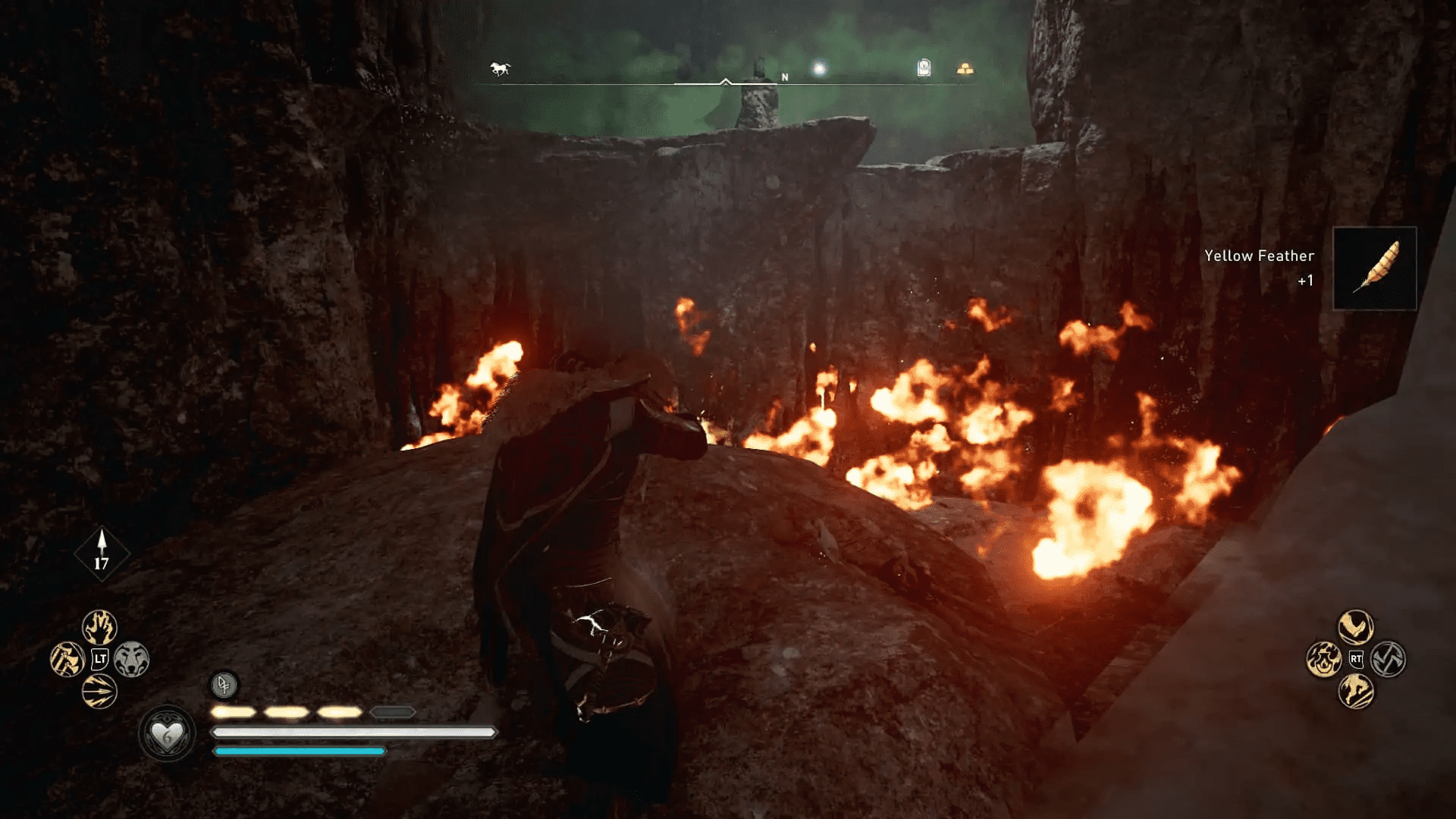Open the glowing objective dot on compass
The image size is (1456, 819).
817,68
